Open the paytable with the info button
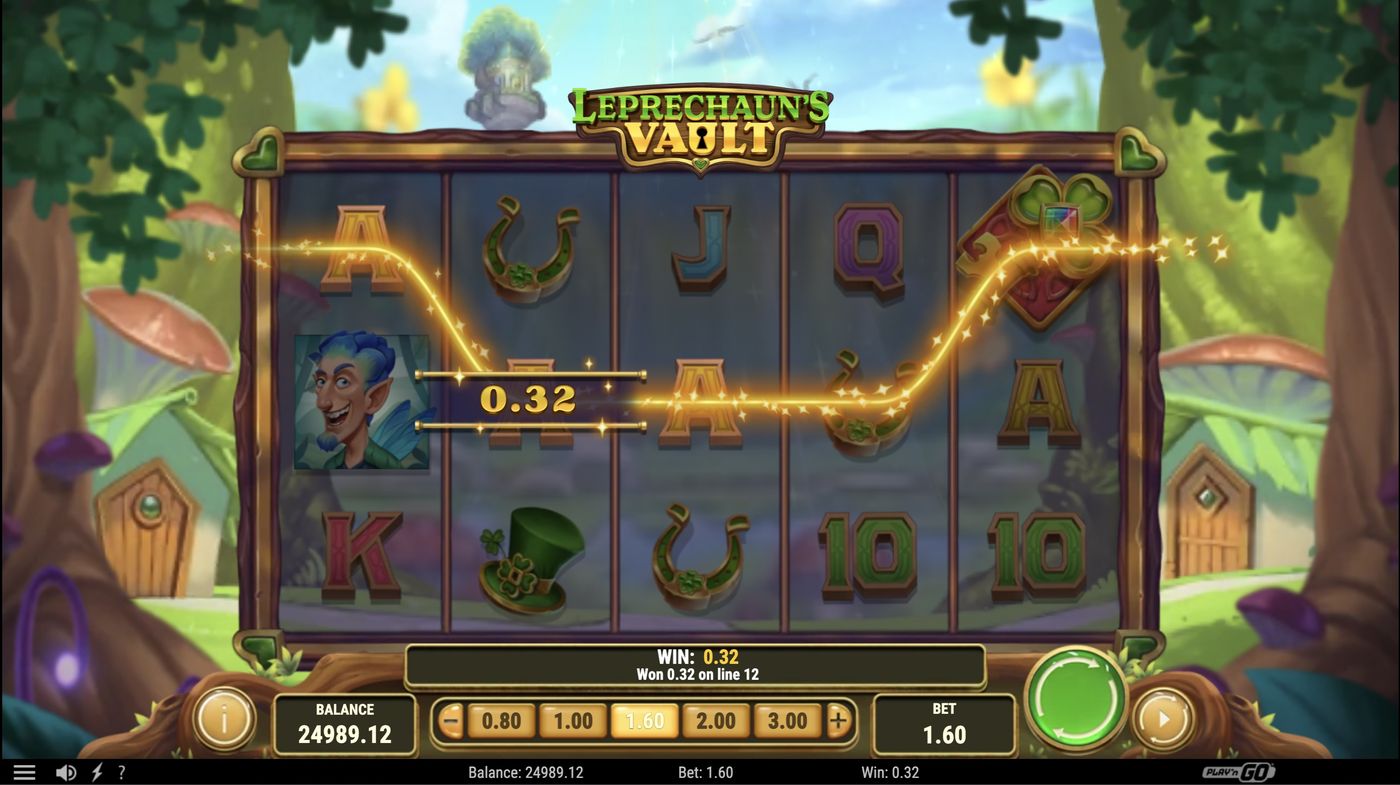 pos(222,719)
